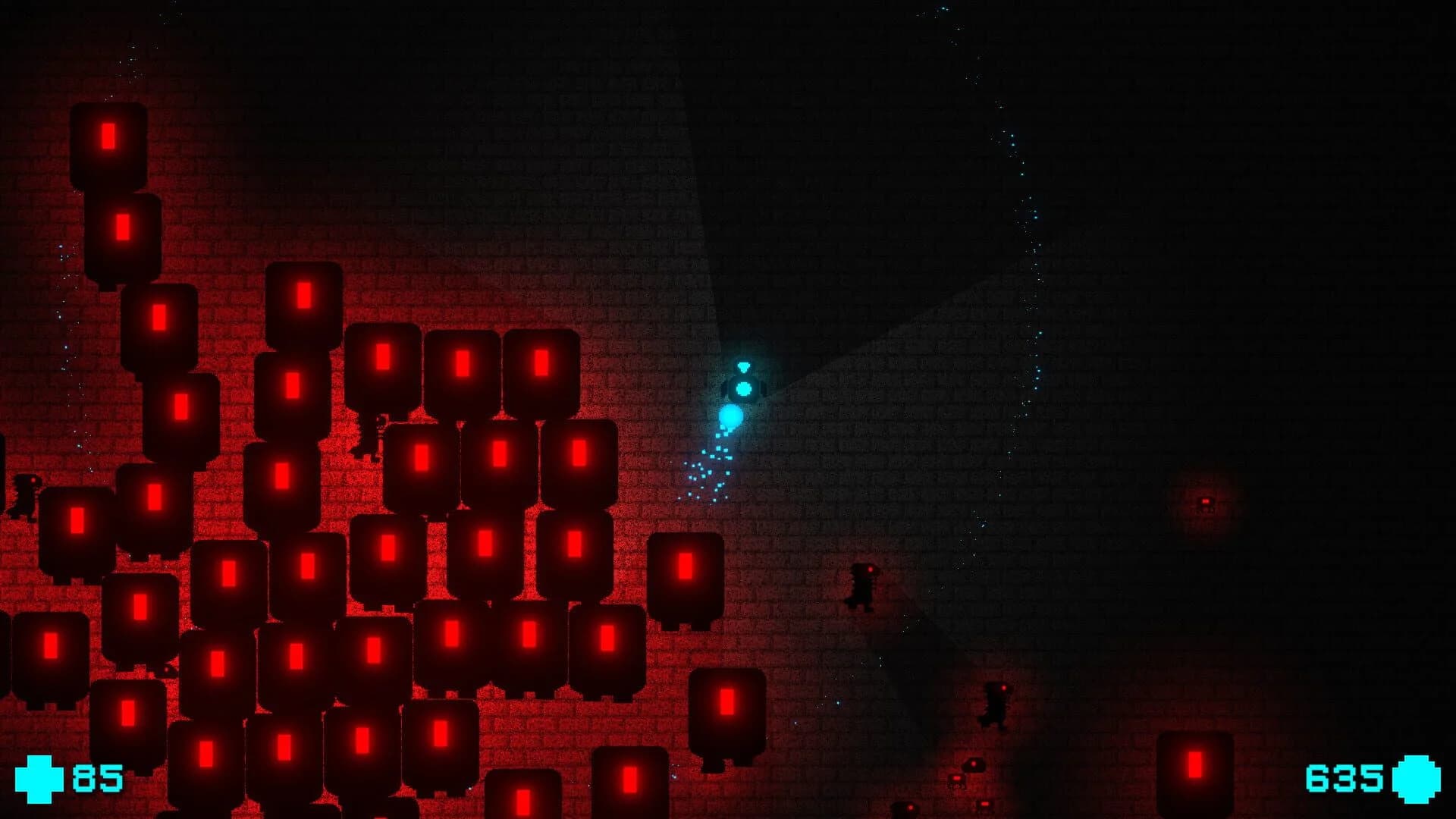Click the topmost red block in the left stack
The width and height of the screenshot is (1456, 819).
[x=110, y=144]
